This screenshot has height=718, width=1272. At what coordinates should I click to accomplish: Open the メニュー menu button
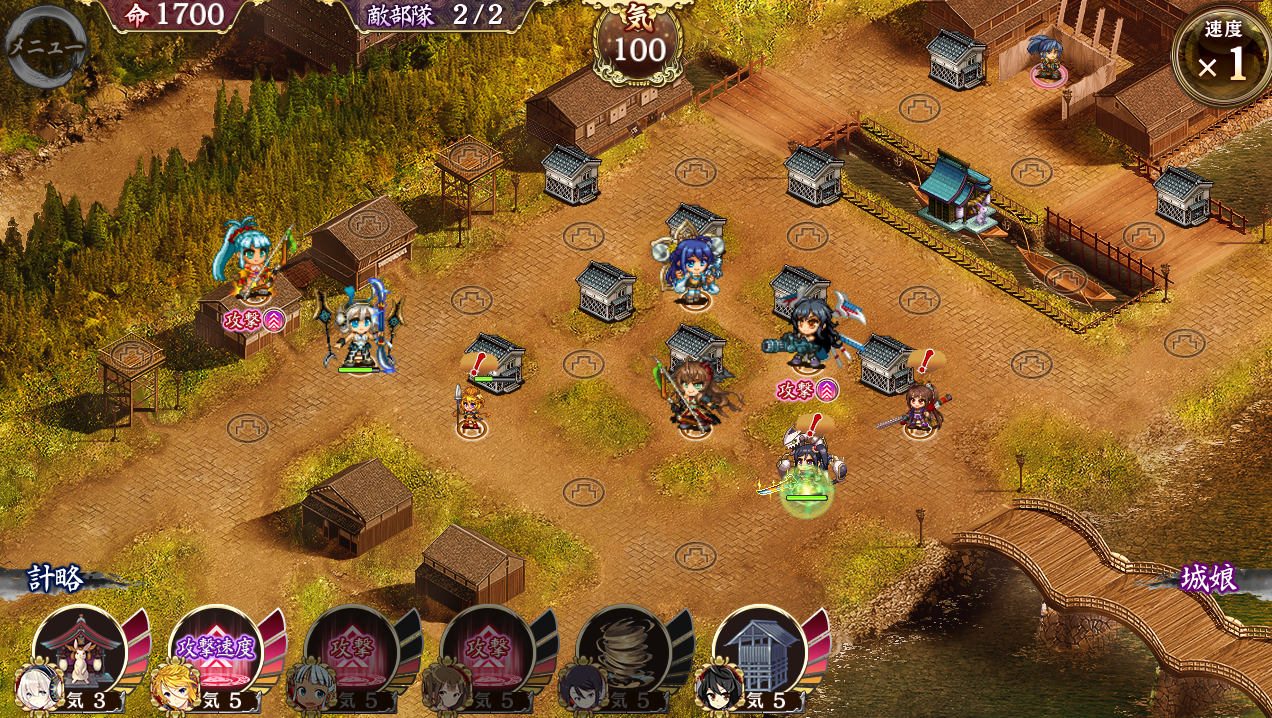(x=44, y=46)
